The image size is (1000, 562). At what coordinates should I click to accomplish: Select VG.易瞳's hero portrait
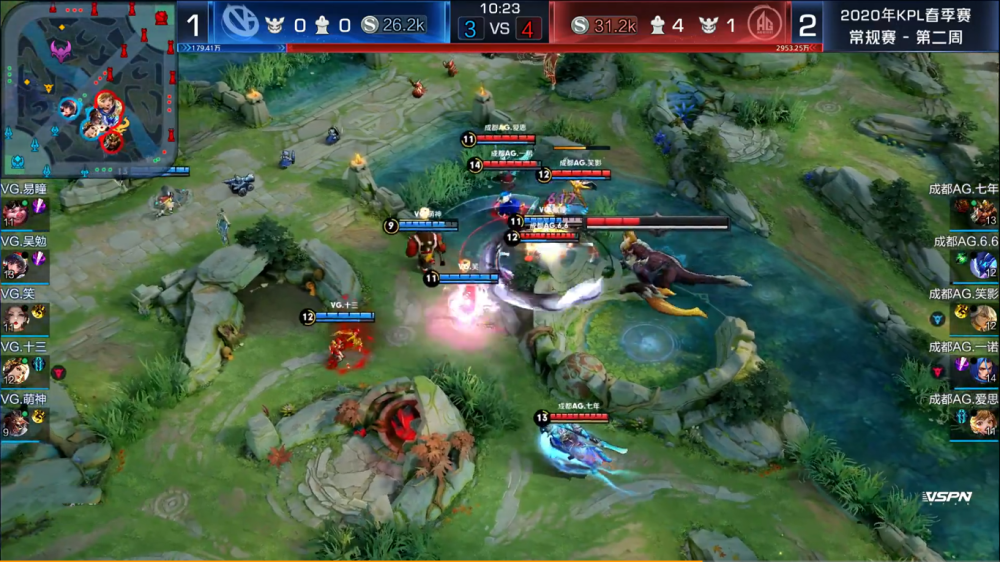coord(15,212)
